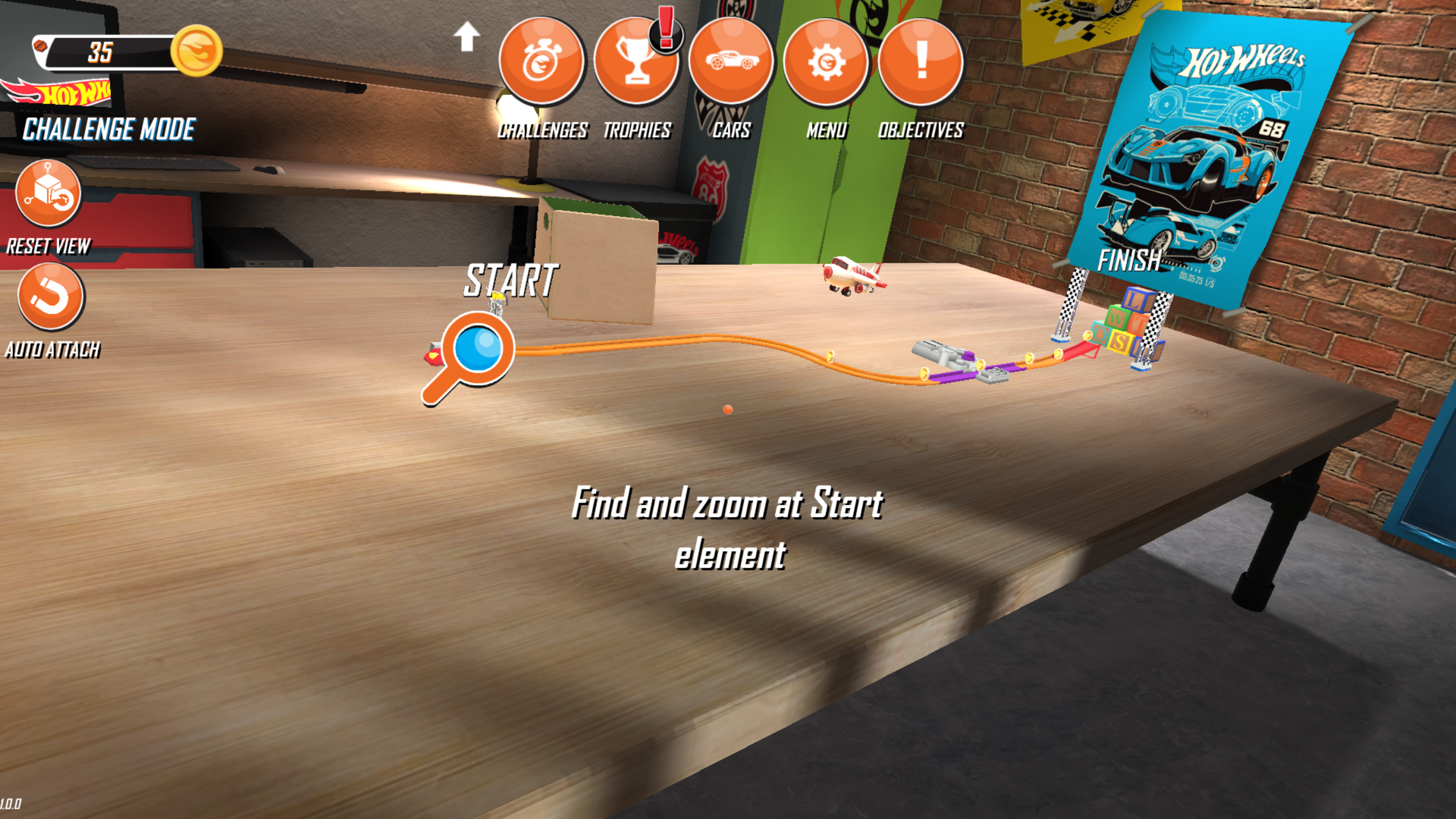Image resolution: width=1456 pixels, height=819 pixels.
Task: Toggle the Auto Attach magnet
Action: click(x=51, y=297)
